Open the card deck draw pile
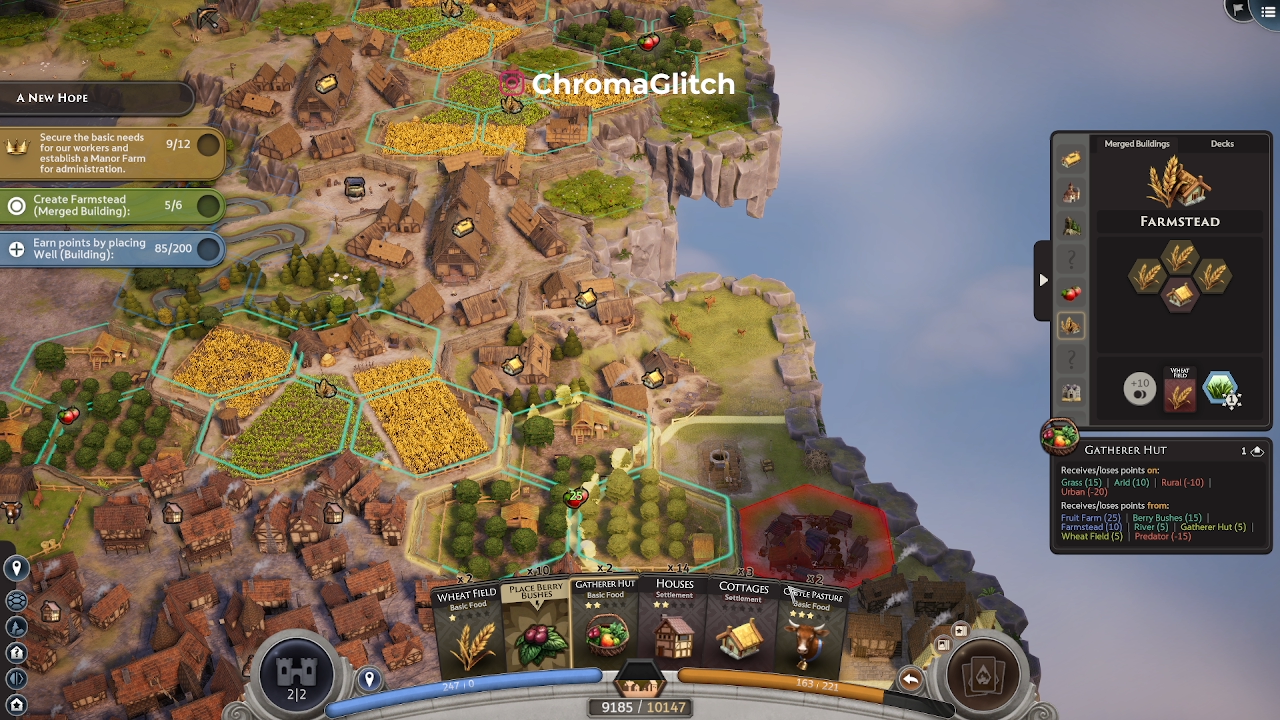 pyautogui.click(x=985, y=675)
